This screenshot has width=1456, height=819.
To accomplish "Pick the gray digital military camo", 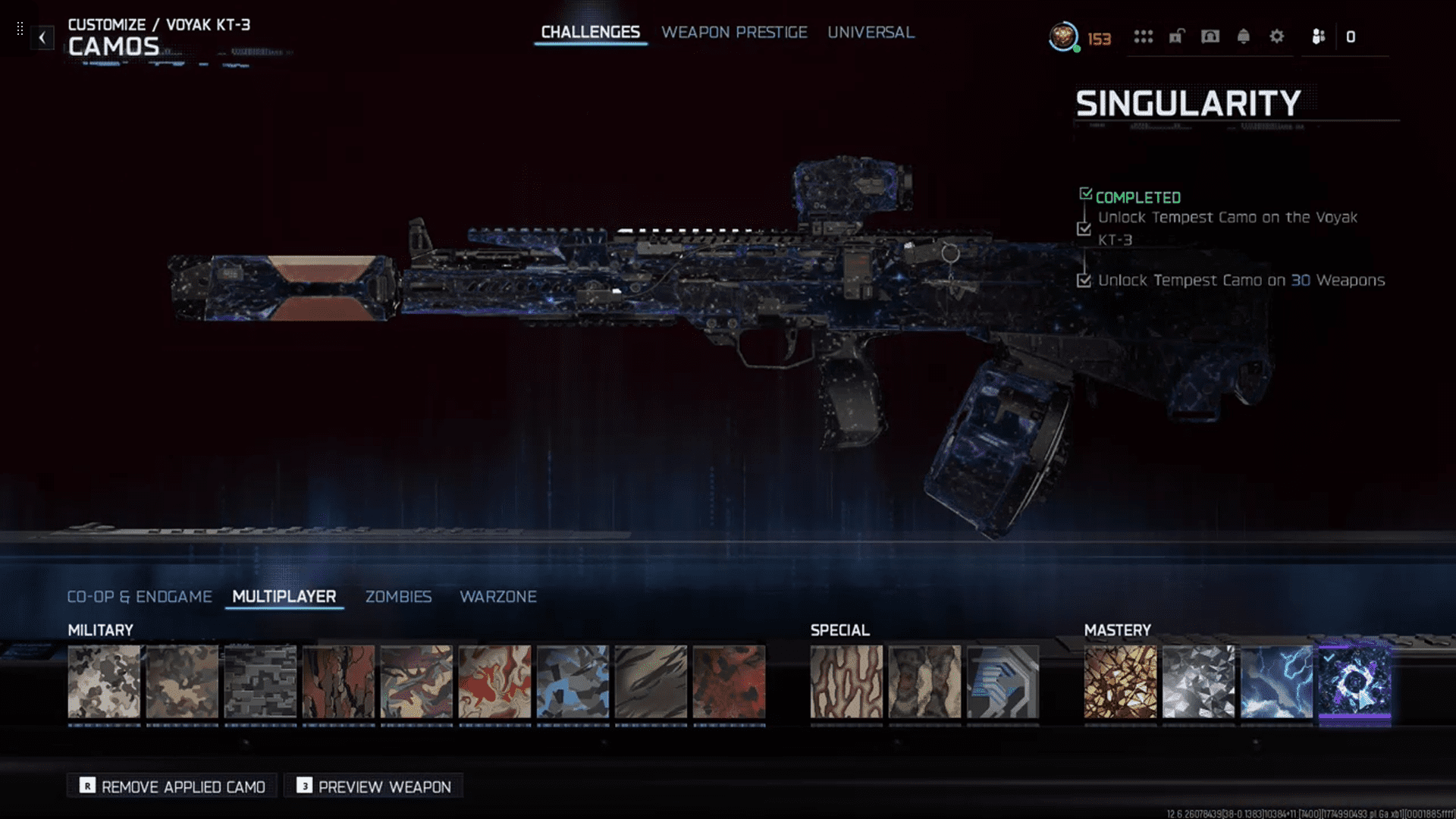I will pos(260,682).
